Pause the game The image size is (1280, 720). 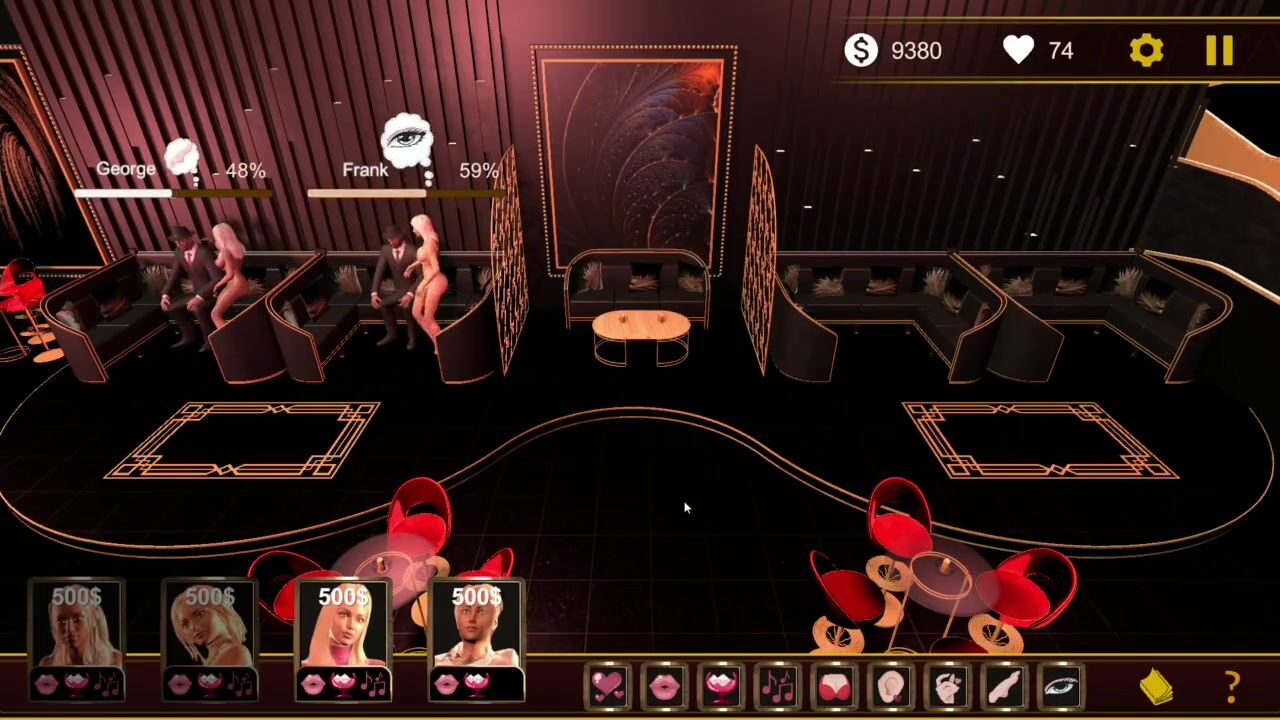coord(1219,50)
